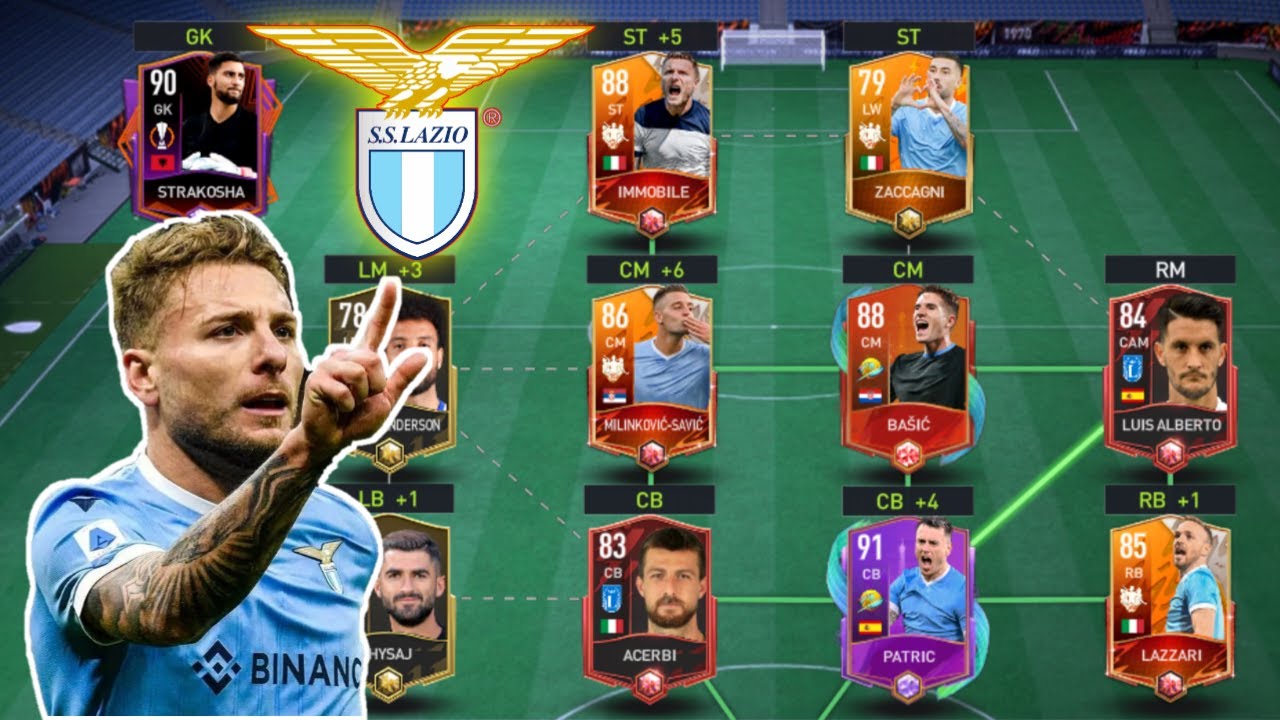Select the Lazzari right-back card

pyautogui.click(x=1170, y=602)
